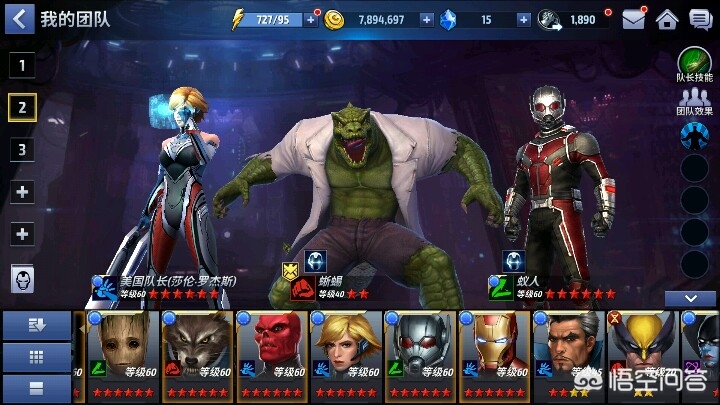The width and height of the screenshot is (720, 405).
Task: Add crystals with the plus button
Action: point(517,19)
